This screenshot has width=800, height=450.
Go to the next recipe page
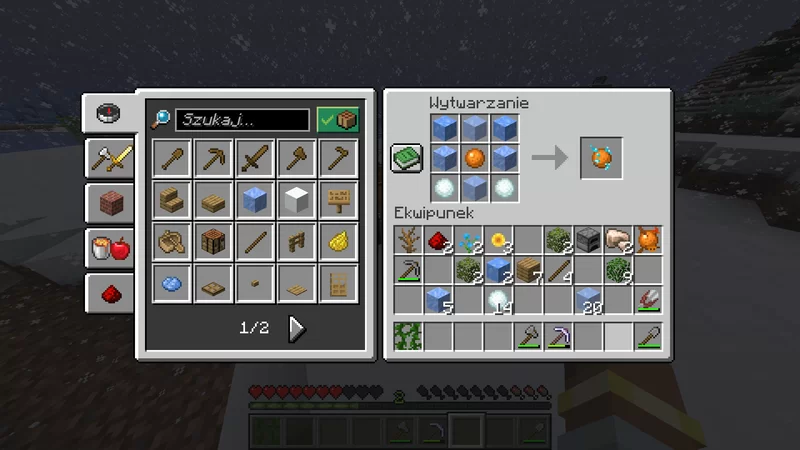point(297,328)
